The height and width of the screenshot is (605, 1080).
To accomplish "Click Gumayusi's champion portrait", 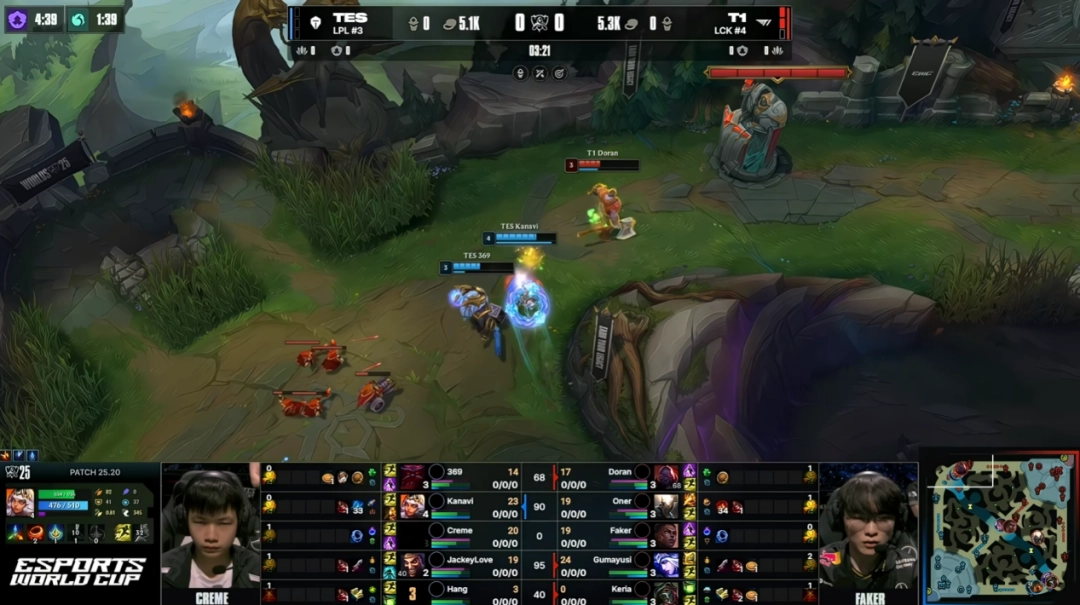I will point(666,564).
